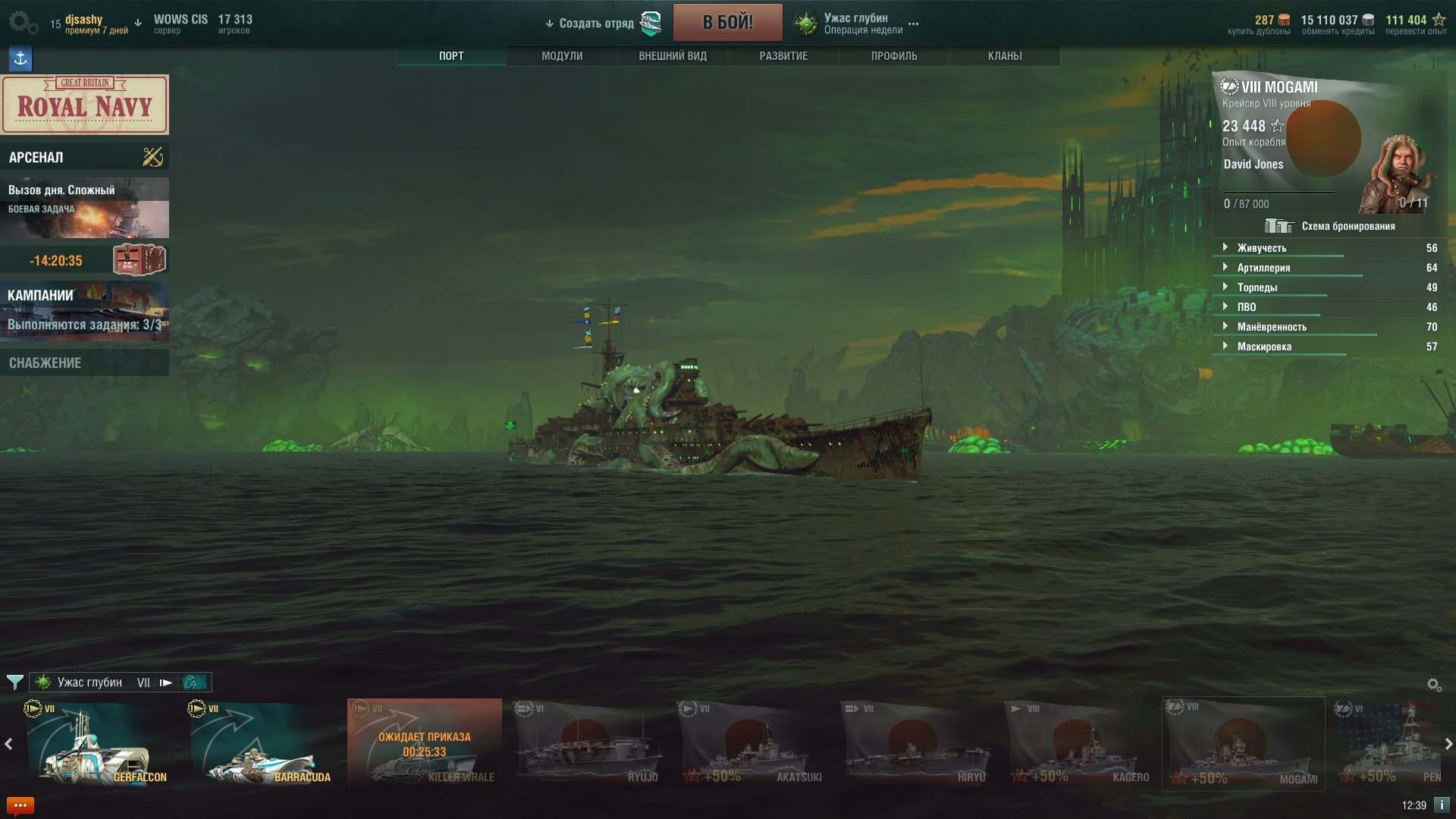Image resolution: width=1456 pixels, height=819 pixels.
Task: Open the Royal Navy event banner
Action: click(x=85, y=105)
